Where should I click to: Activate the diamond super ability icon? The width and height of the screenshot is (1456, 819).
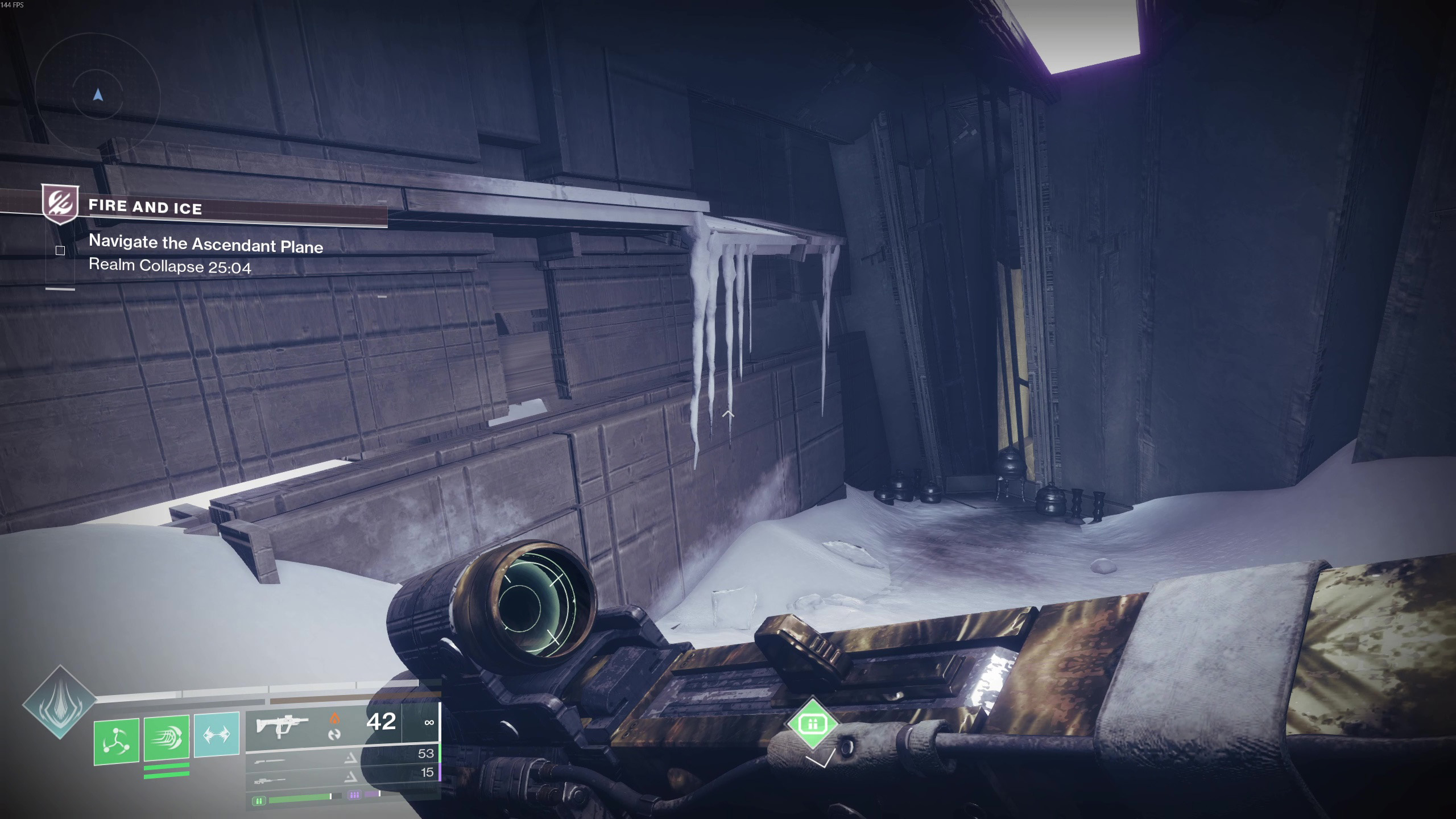[x=59, y=702]
